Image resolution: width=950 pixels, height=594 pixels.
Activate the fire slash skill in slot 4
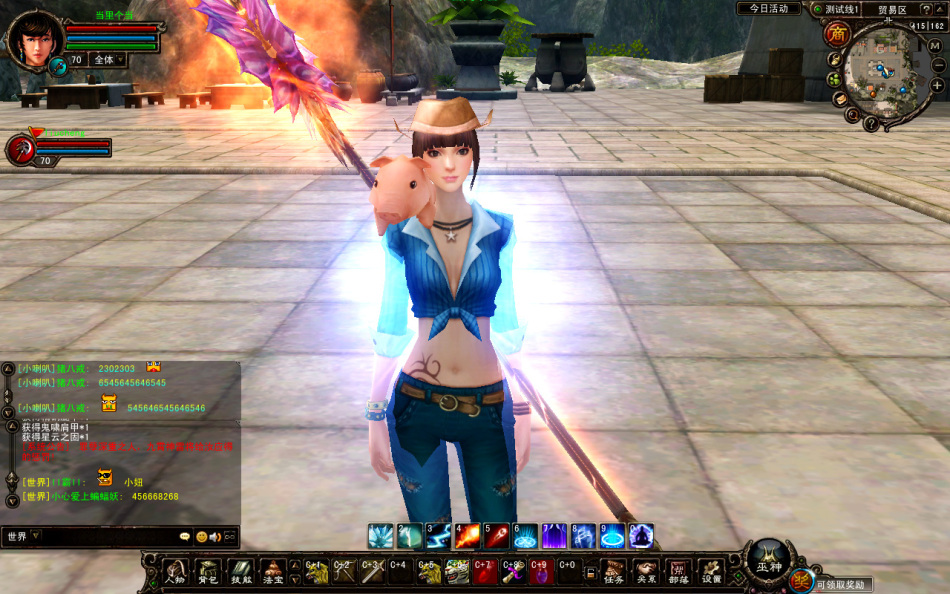click(x=467, y=536)
